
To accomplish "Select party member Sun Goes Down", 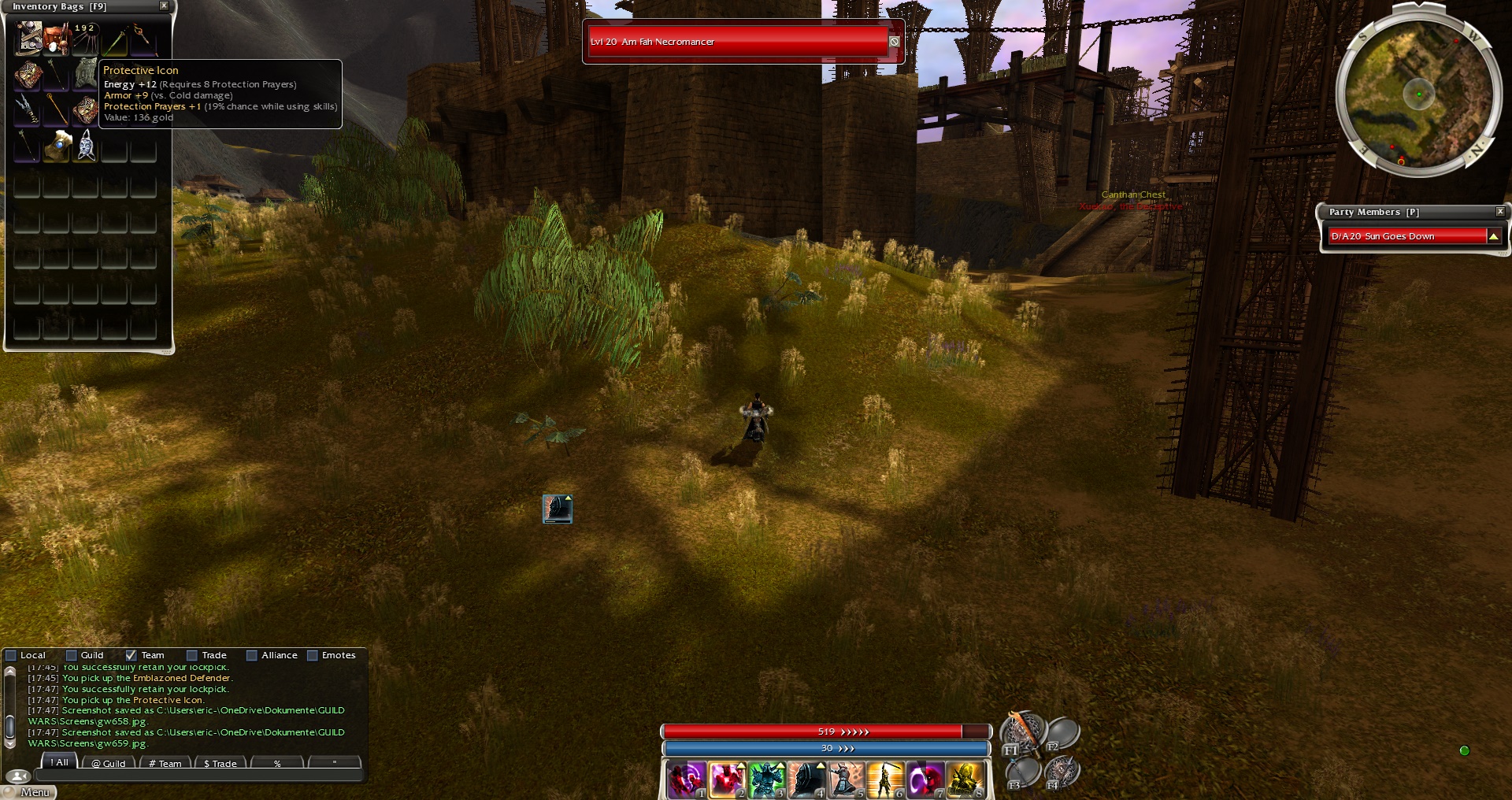I will (1406, 236).
